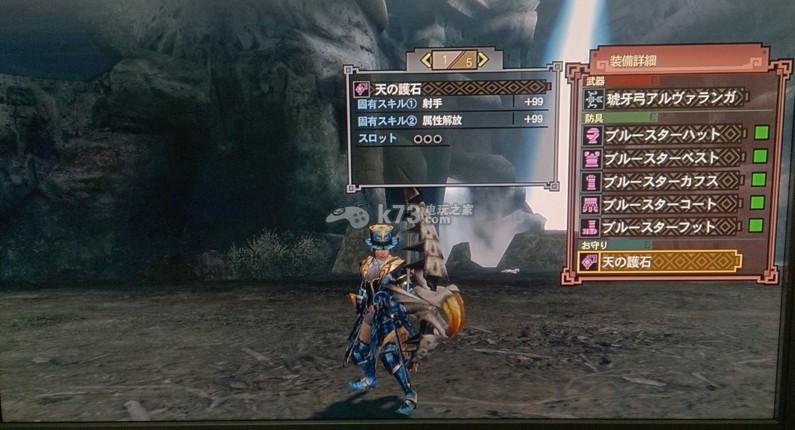Click the left page arrow on detail panel
Viewport: 795px width, 430px height.
(426, 61)
